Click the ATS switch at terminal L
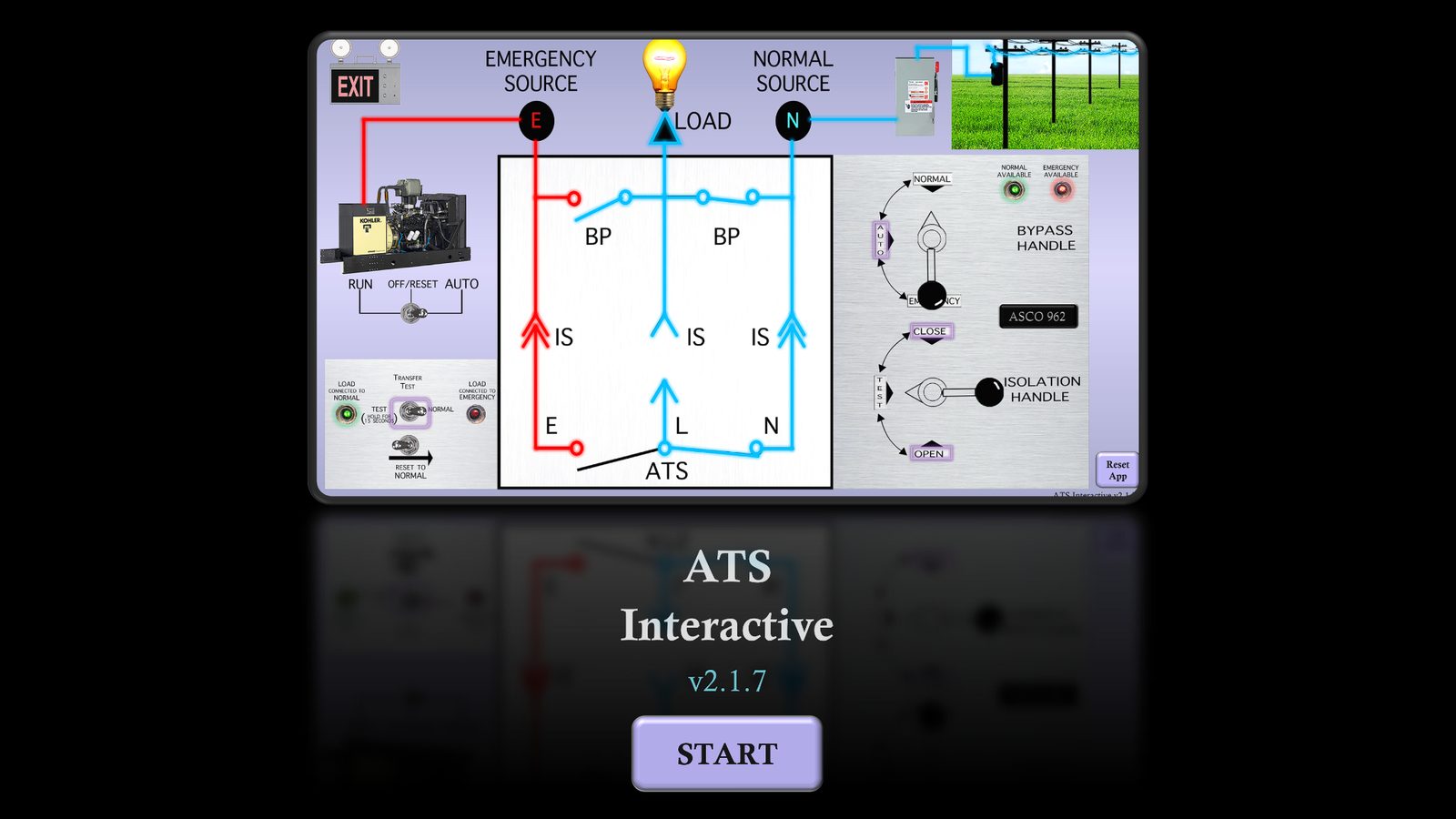 coord(665,448)
